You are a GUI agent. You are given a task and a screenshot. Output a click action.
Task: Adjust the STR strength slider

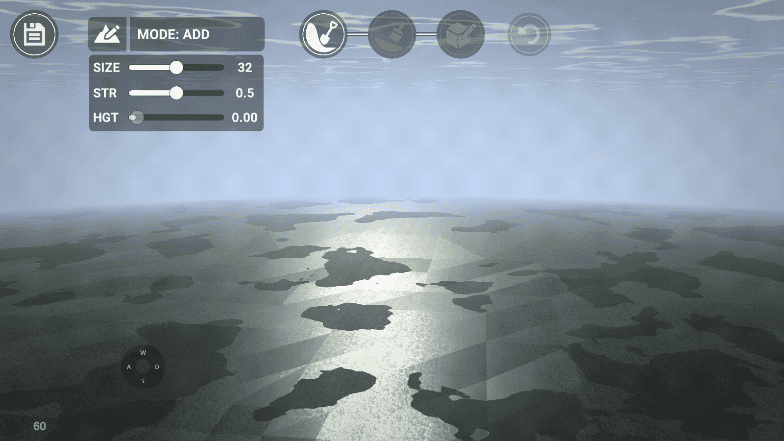(176, 93)
